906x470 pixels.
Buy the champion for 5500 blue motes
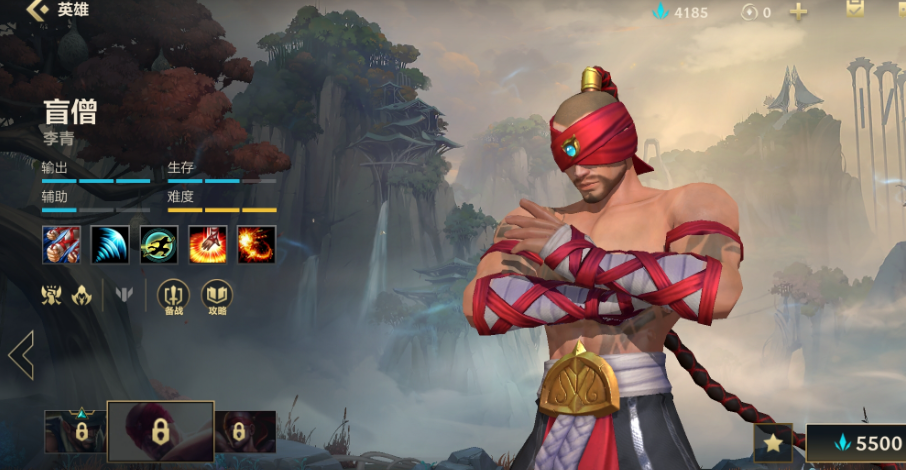tap(860, 443)
